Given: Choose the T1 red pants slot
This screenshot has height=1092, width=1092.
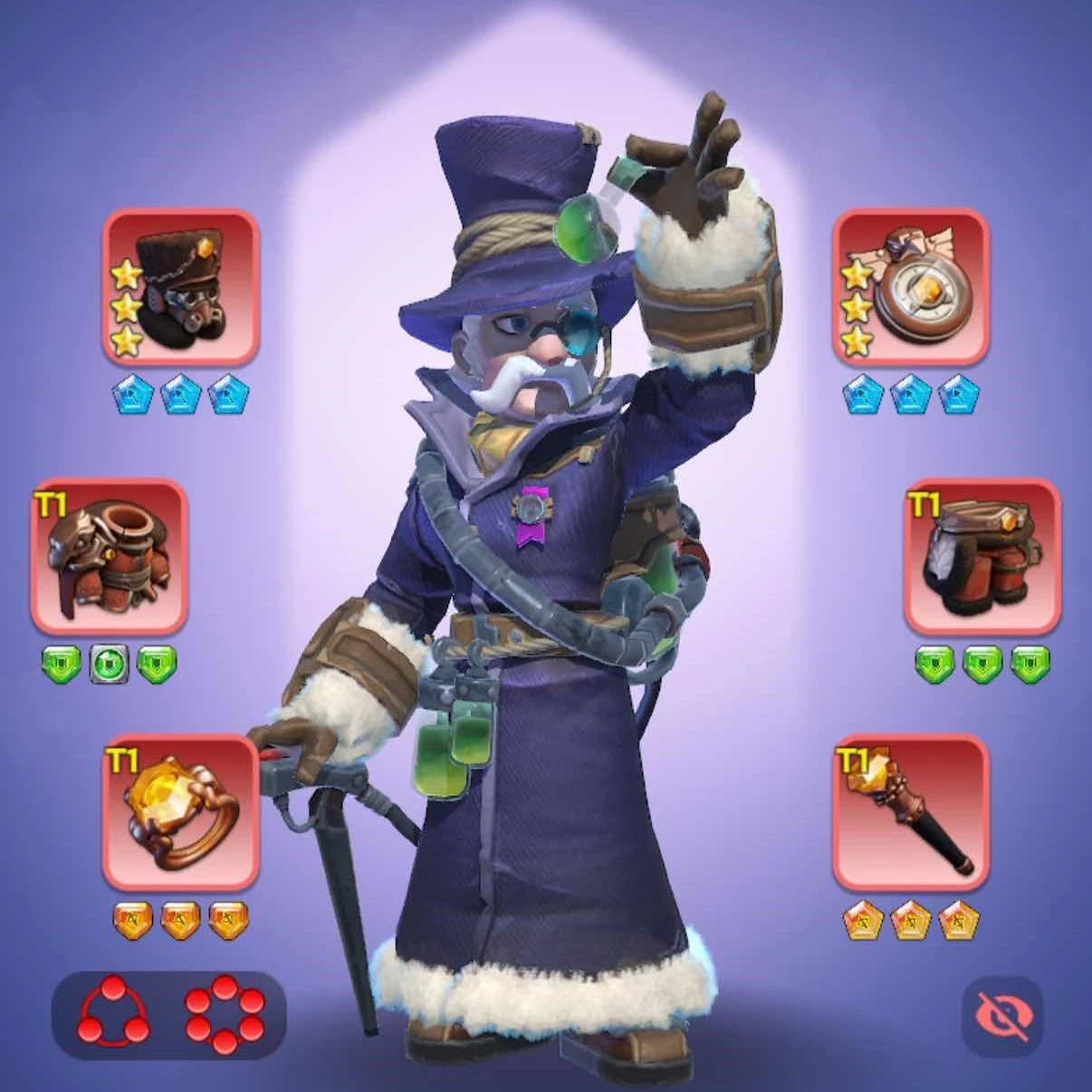Looking at the screenshot, I should pyautogui.click(x=982, y=556).
